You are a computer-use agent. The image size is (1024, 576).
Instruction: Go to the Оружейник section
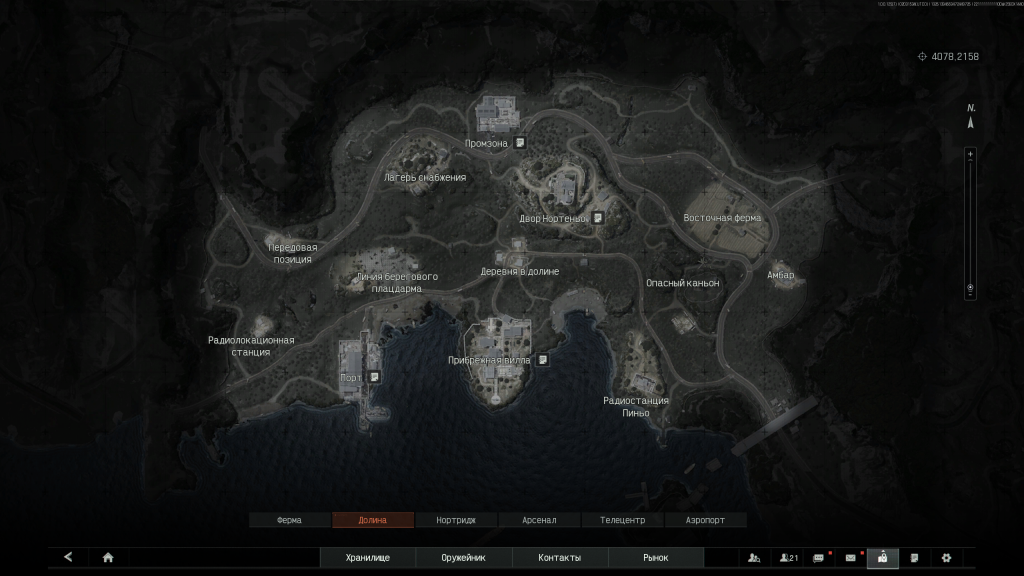pos(464,558)
